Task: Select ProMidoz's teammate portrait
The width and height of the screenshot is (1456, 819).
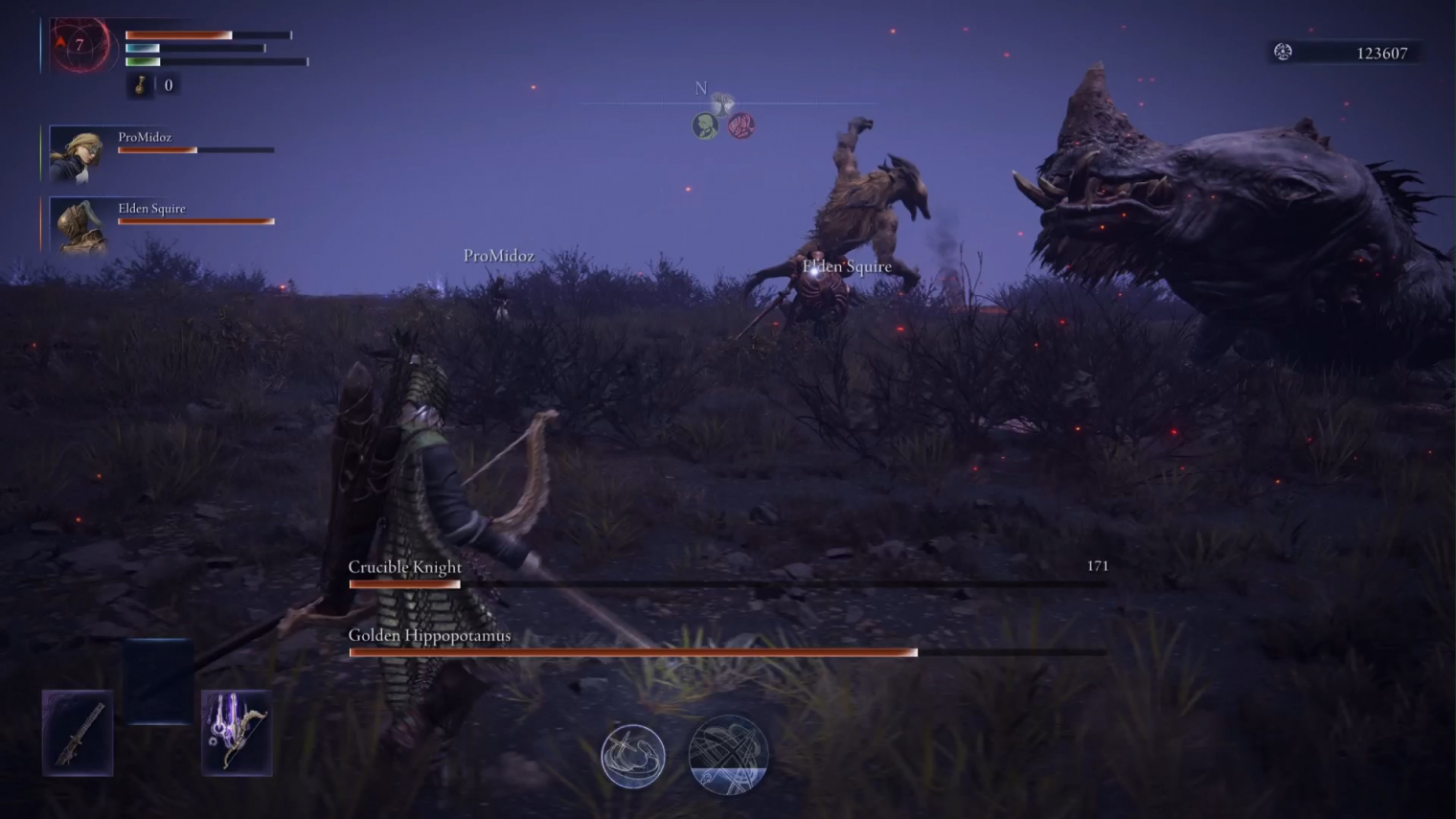Action: click(x=77, y=153)
